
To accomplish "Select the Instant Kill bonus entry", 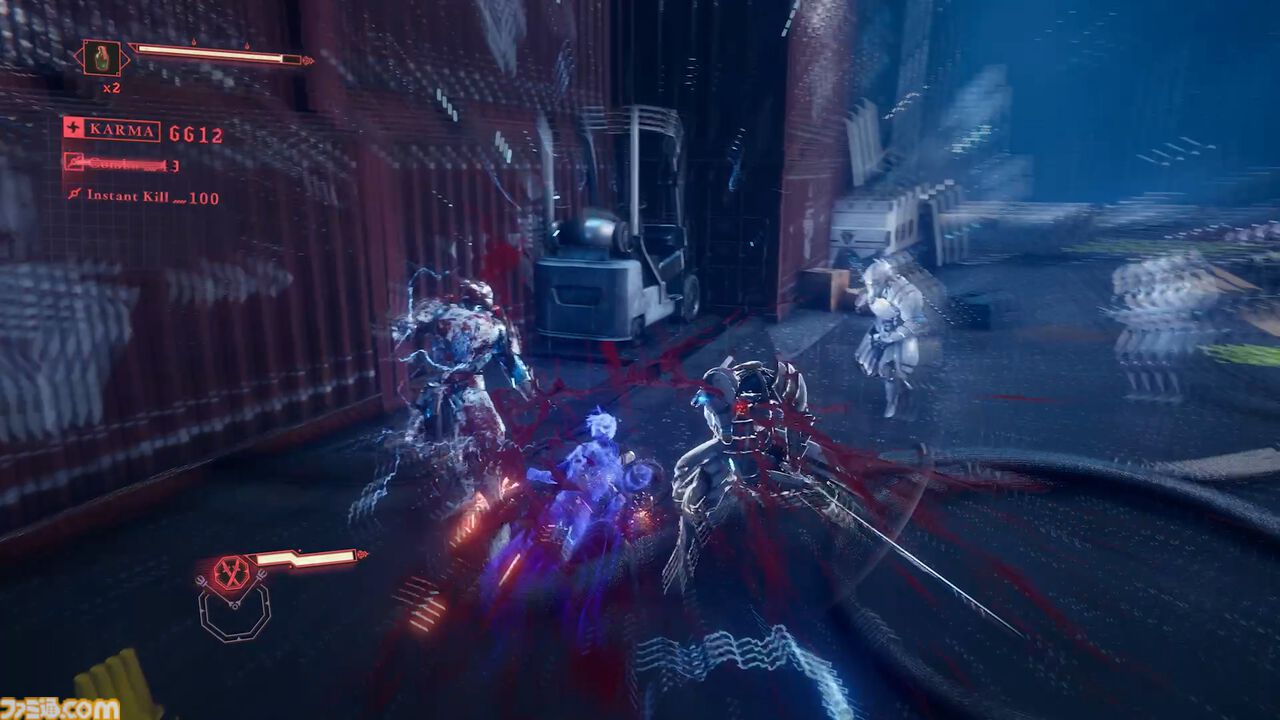I will tap(142, 196).
